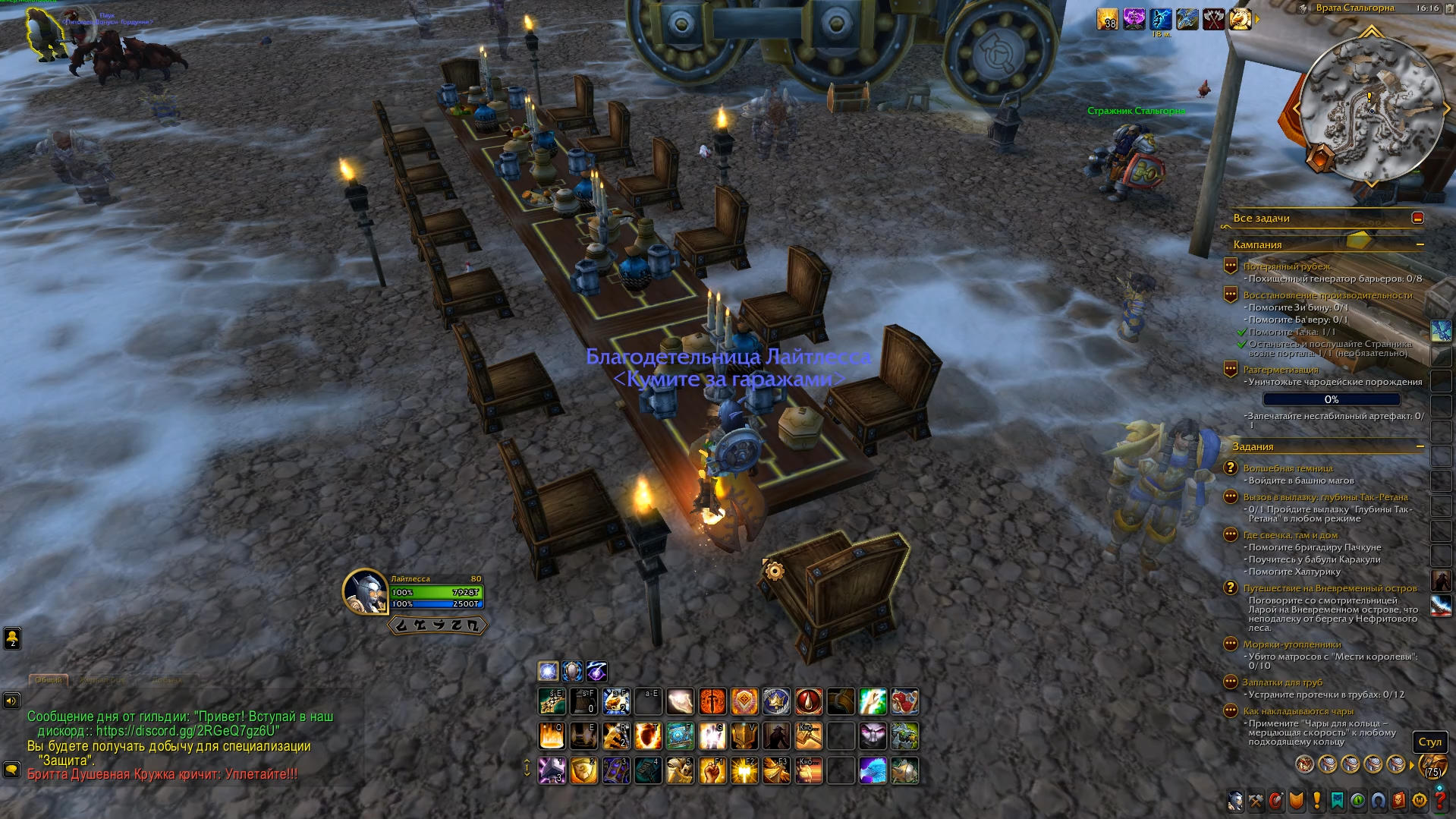This screenshot has width=1456, height=819.
Task: Select the Заплатки для труб quest
Action: [1282, 682]
